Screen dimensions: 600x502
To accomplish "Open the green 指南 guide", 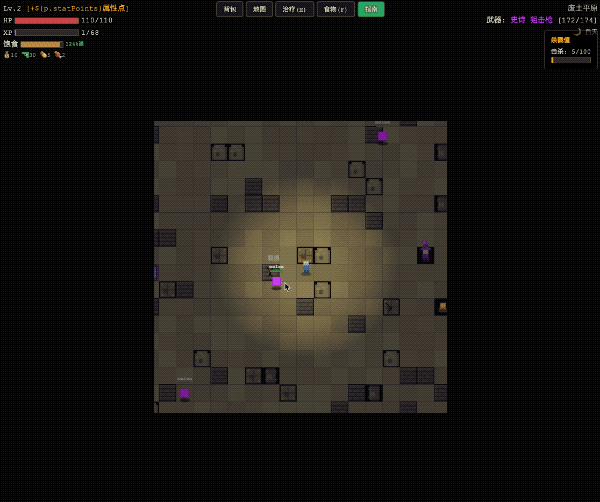I will [370, 9].
